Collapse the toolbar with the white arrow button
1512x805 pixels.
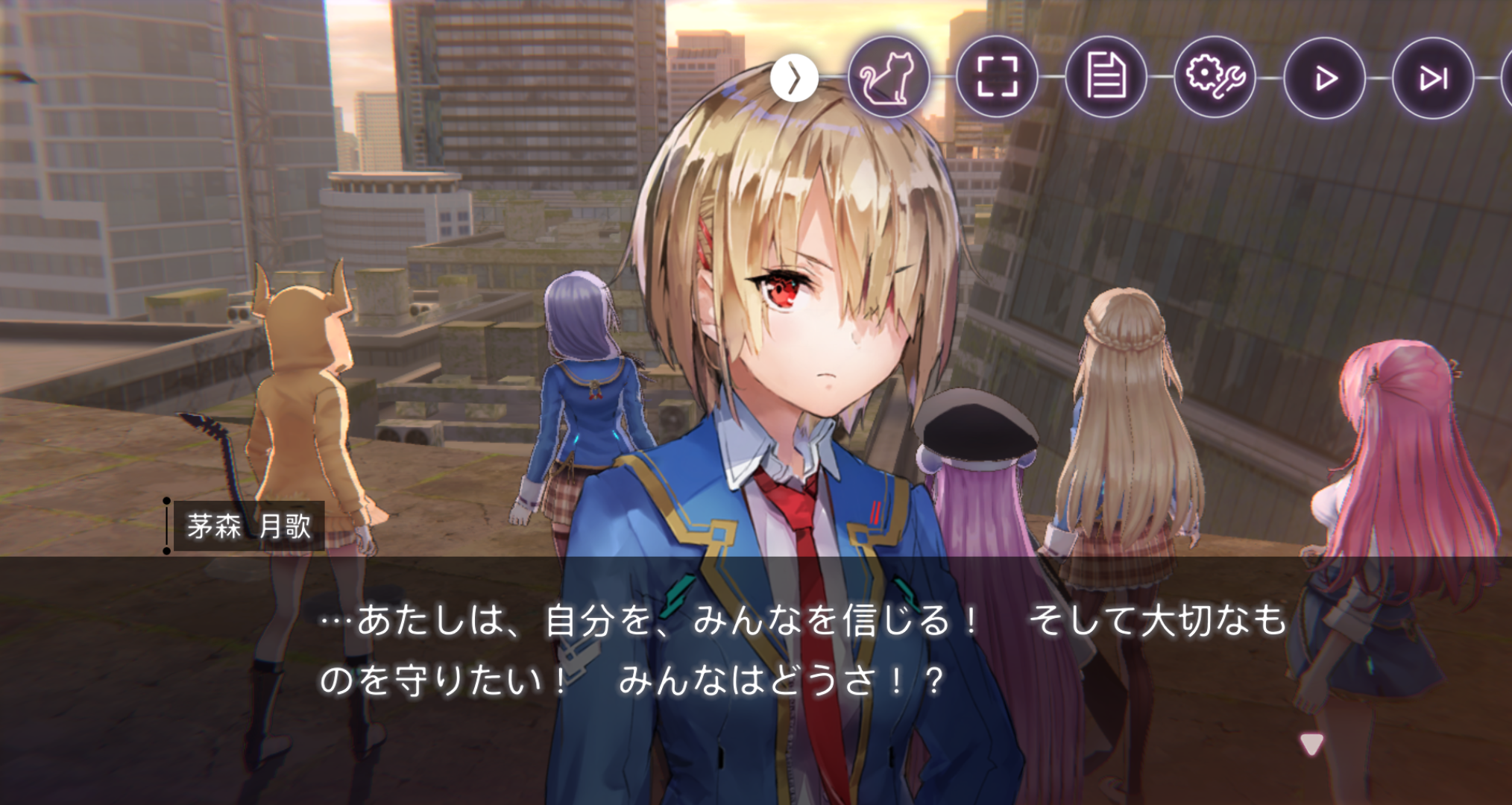[x=794, y=78]
